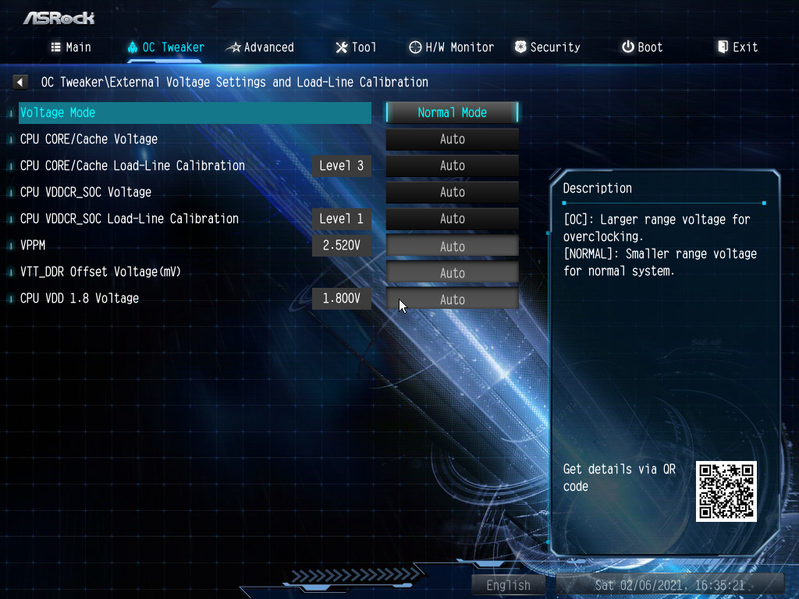Change the CPU VDD 1.8 Voltage Auto field
This screenshot has width=799, height=599.
(452, 299)
